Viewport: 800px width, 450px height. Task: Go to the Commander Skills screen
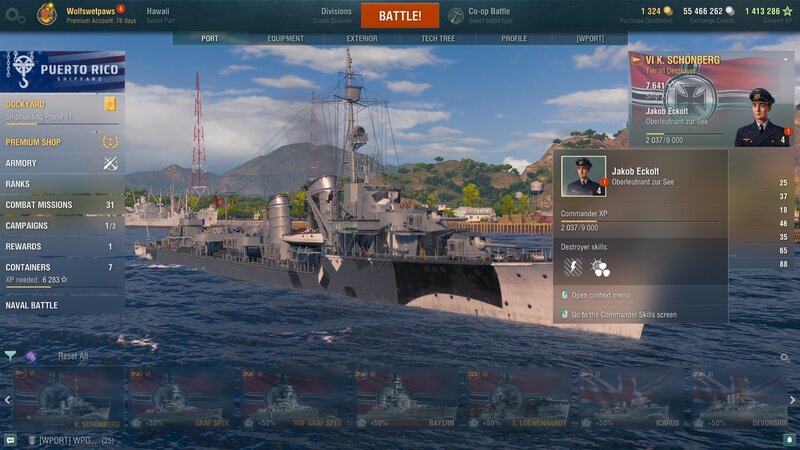[x=624, y=314]
